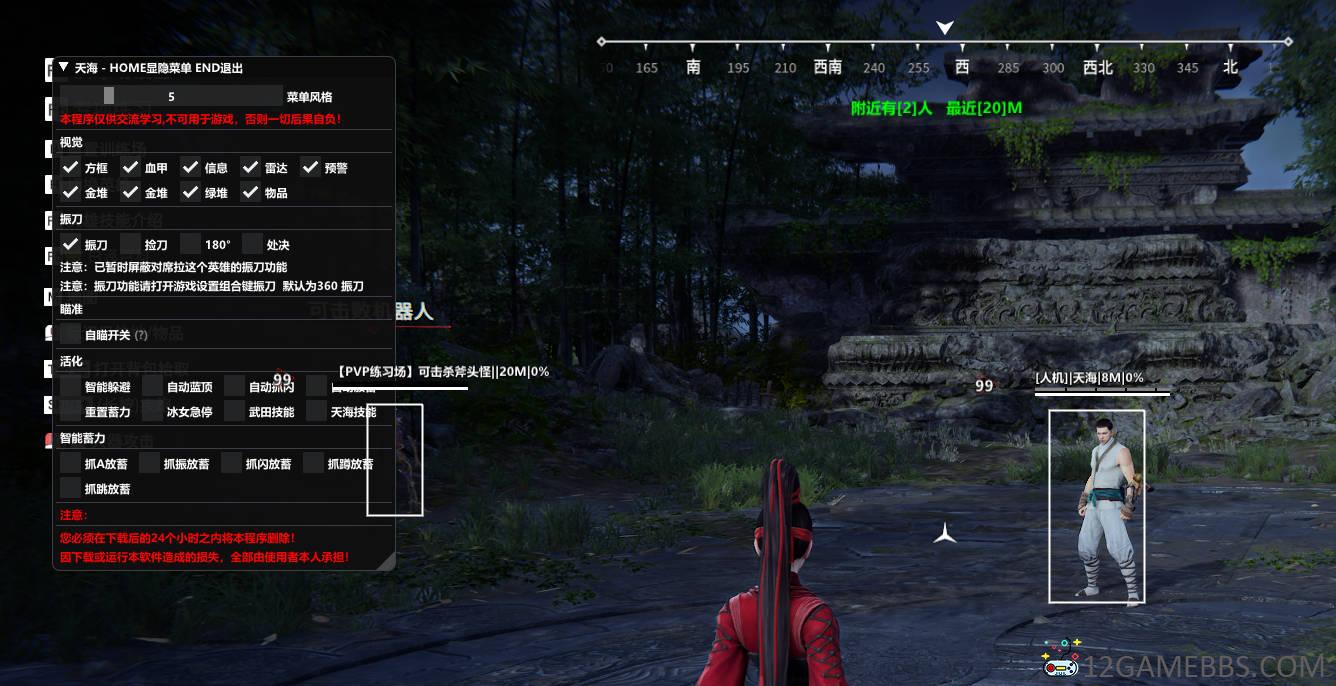Uncheck the 方框 checkbox
The width and height of the screenshot is (1336, 686).
[70, 168]
